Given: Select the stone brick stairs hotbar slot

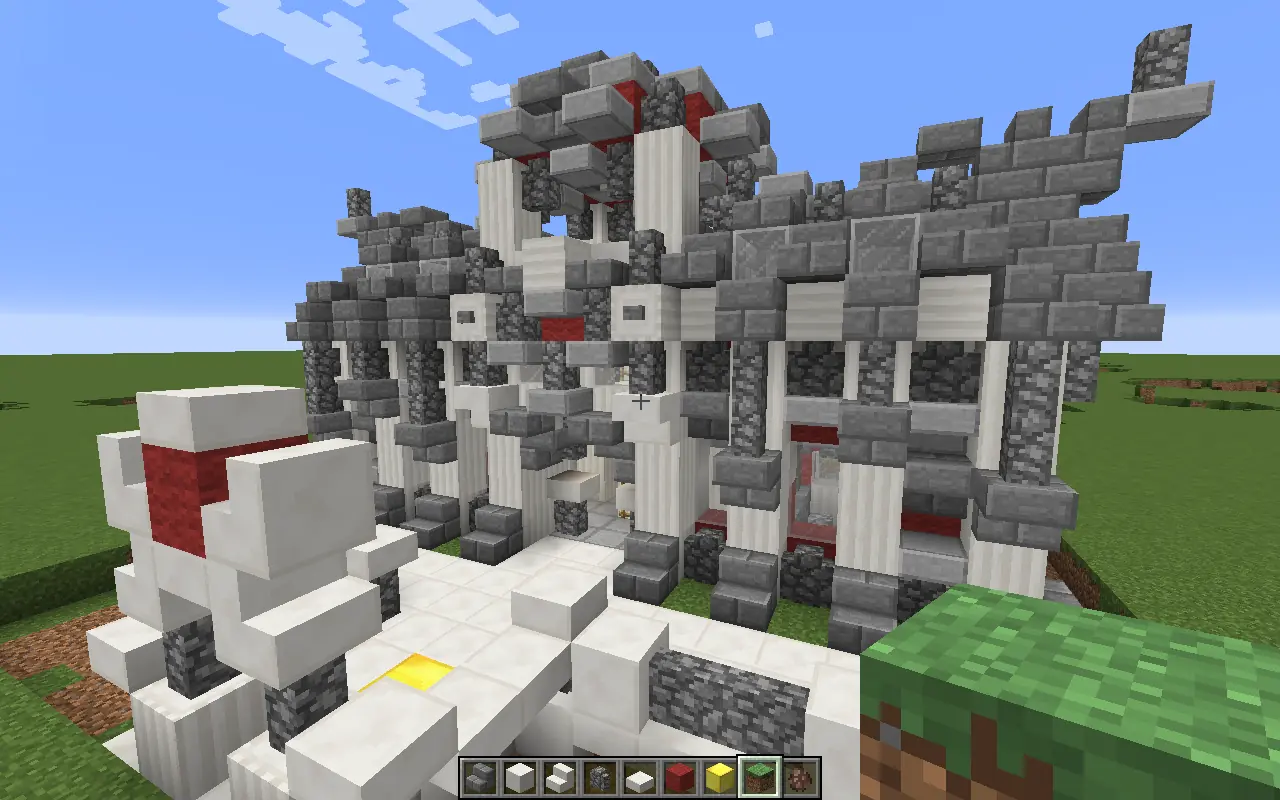Looking at the screenshot, I should [x=480, y=777].
